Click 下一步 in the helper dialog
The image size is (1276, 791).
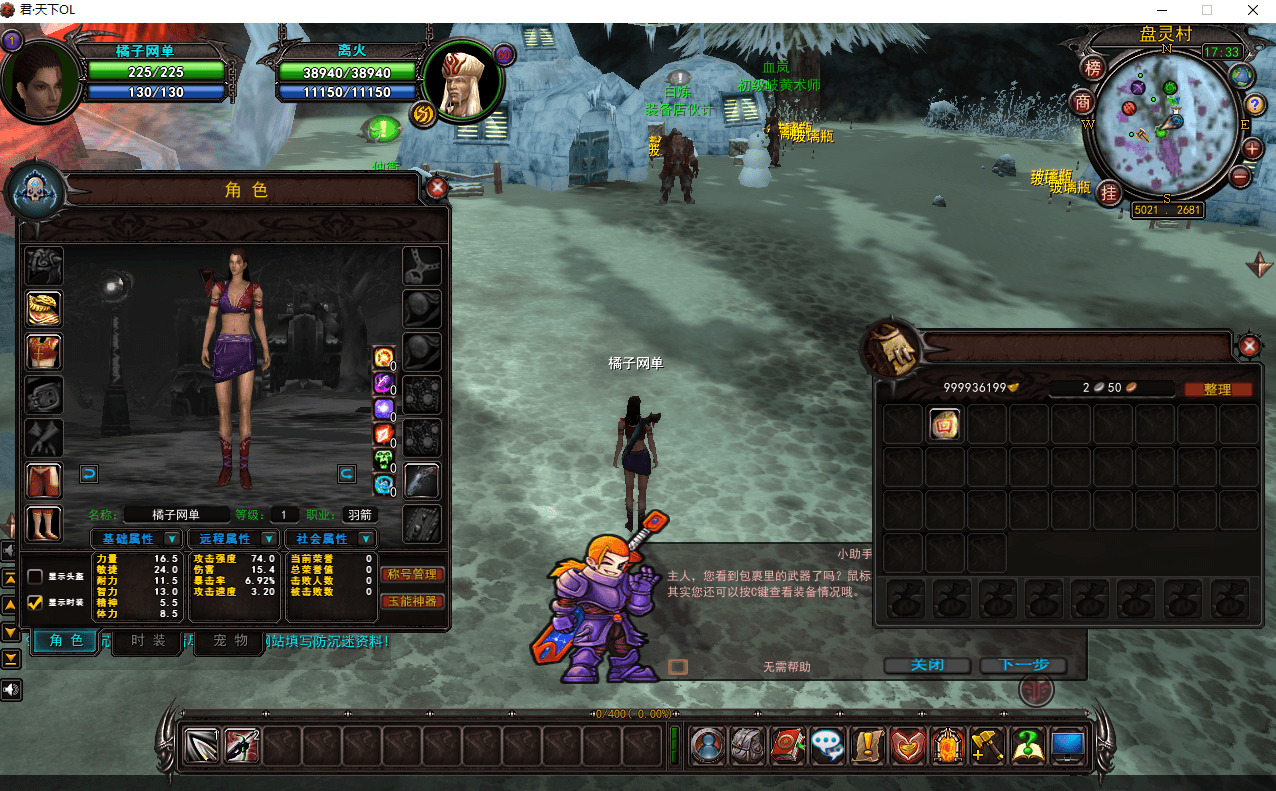pos(1022,665)
